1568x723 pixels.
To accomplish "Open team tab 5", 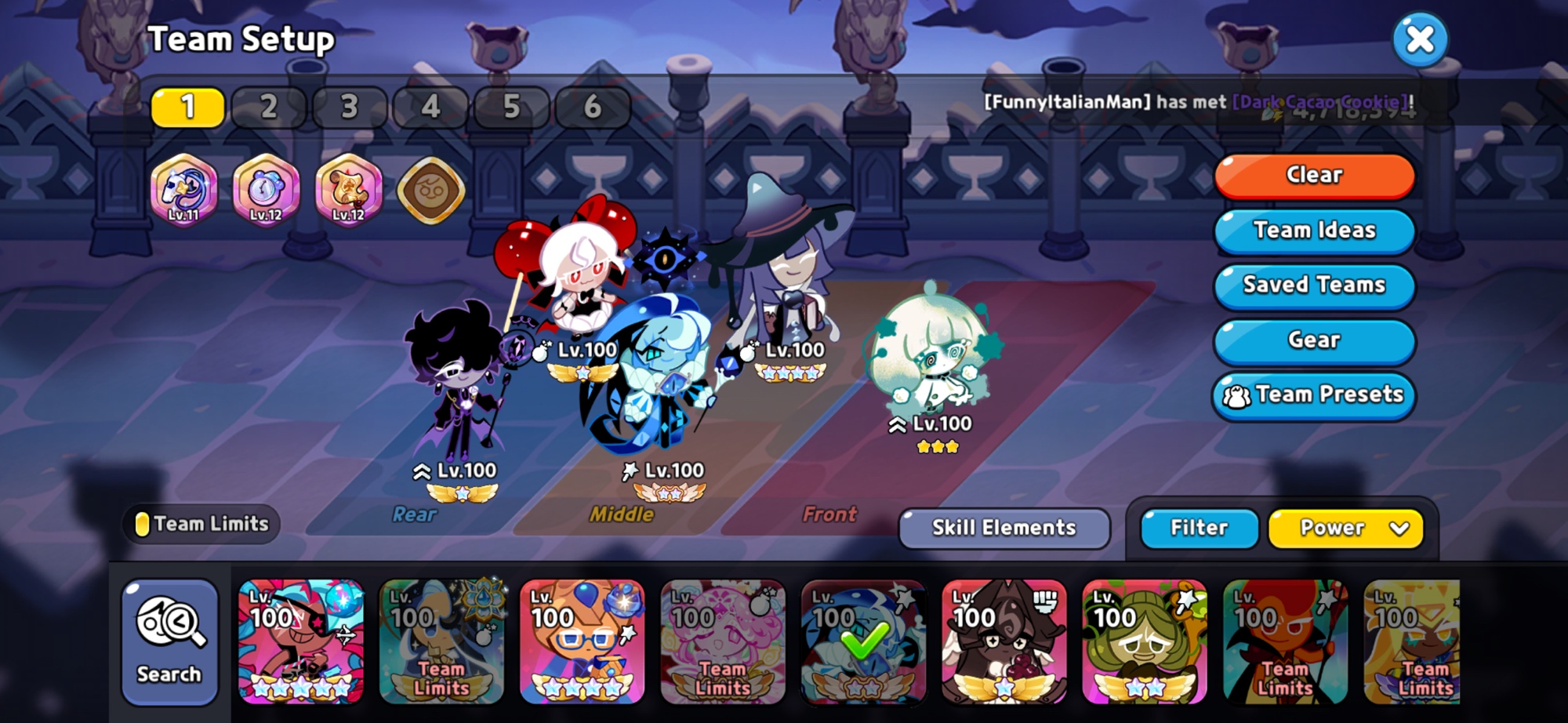I will click(511, 107).
